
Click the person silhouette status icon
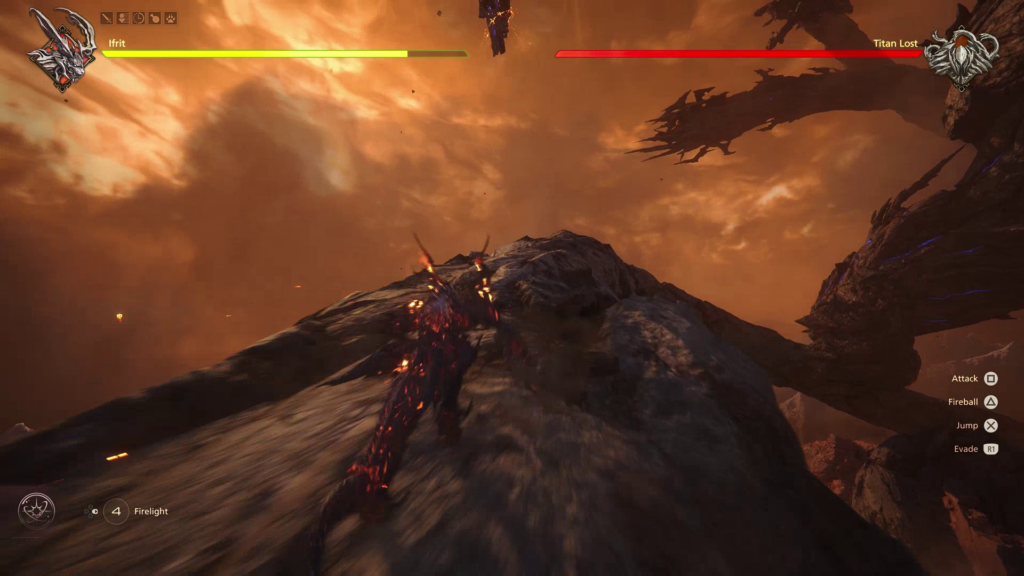[123, 18]
